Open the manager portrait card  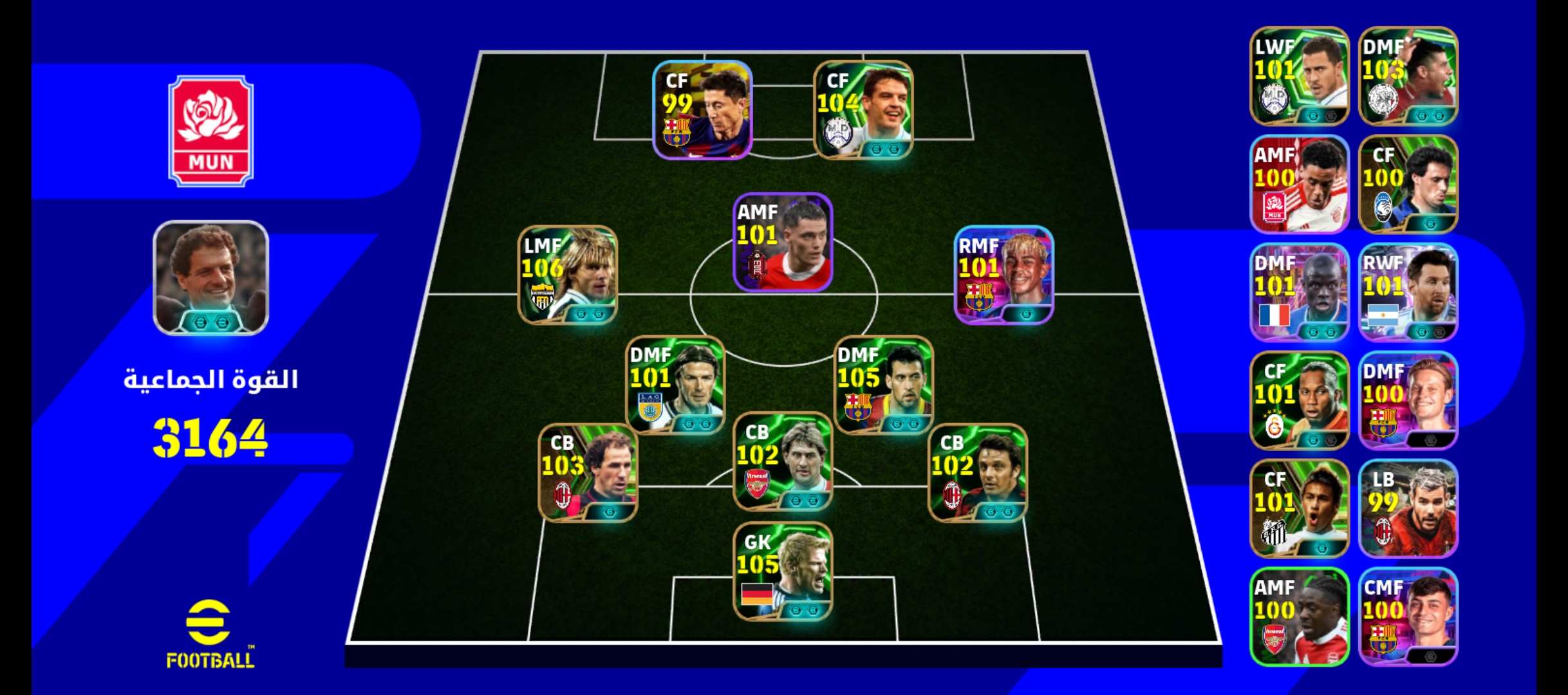click(x=210, y=278)
